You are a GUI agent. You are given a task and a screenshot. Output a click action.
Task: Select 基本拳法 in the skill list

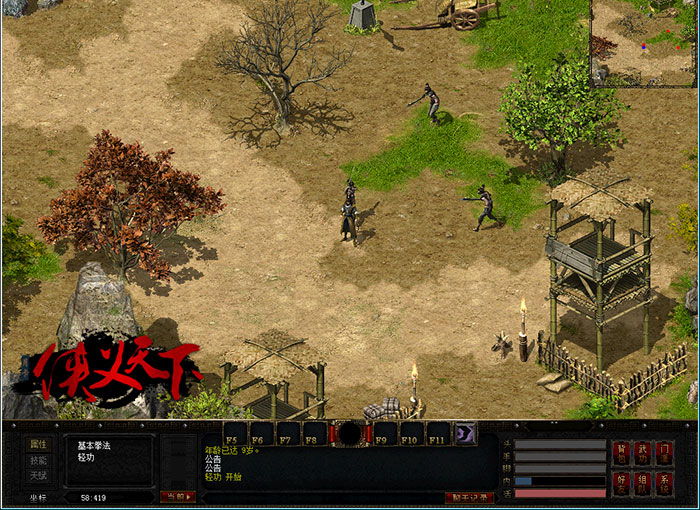click(94, 444)
